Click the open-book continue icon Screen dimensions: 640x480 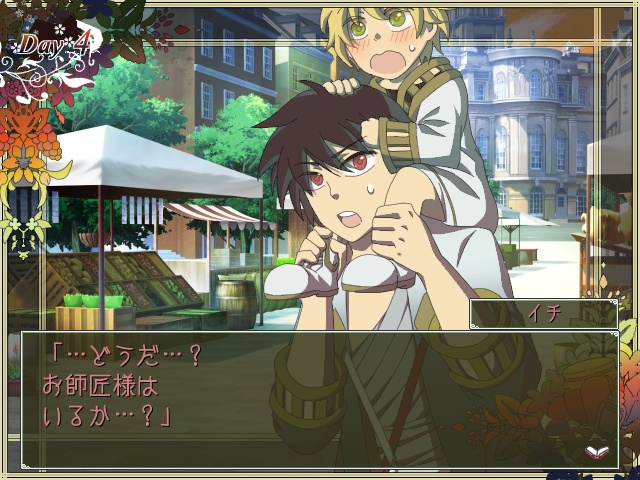point(597,451)
